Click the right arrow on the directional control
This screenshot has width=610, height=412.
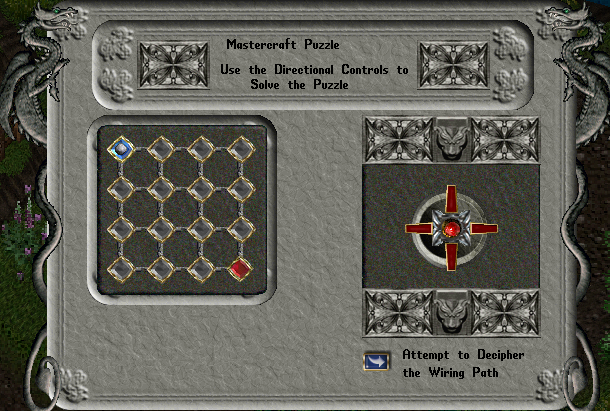(485, 229)
